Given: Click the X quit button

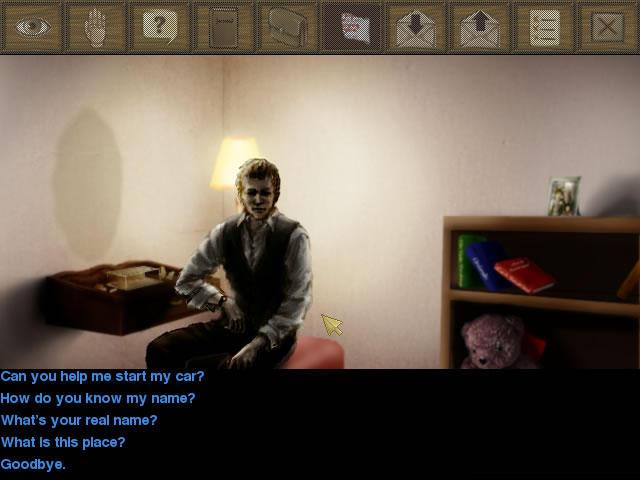Looking at the screenshot, I should click(607, 27).
